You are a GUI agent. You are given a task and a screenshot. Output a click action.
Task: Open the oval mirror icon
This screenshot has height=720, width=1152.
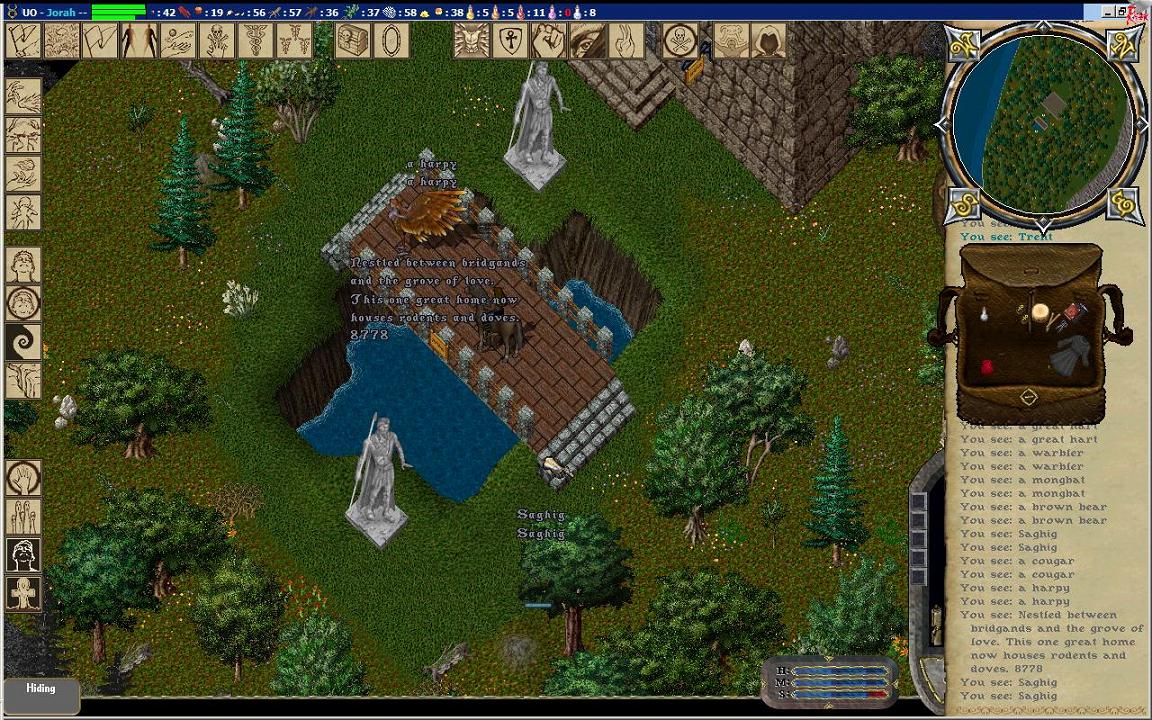tap(391, 41)
